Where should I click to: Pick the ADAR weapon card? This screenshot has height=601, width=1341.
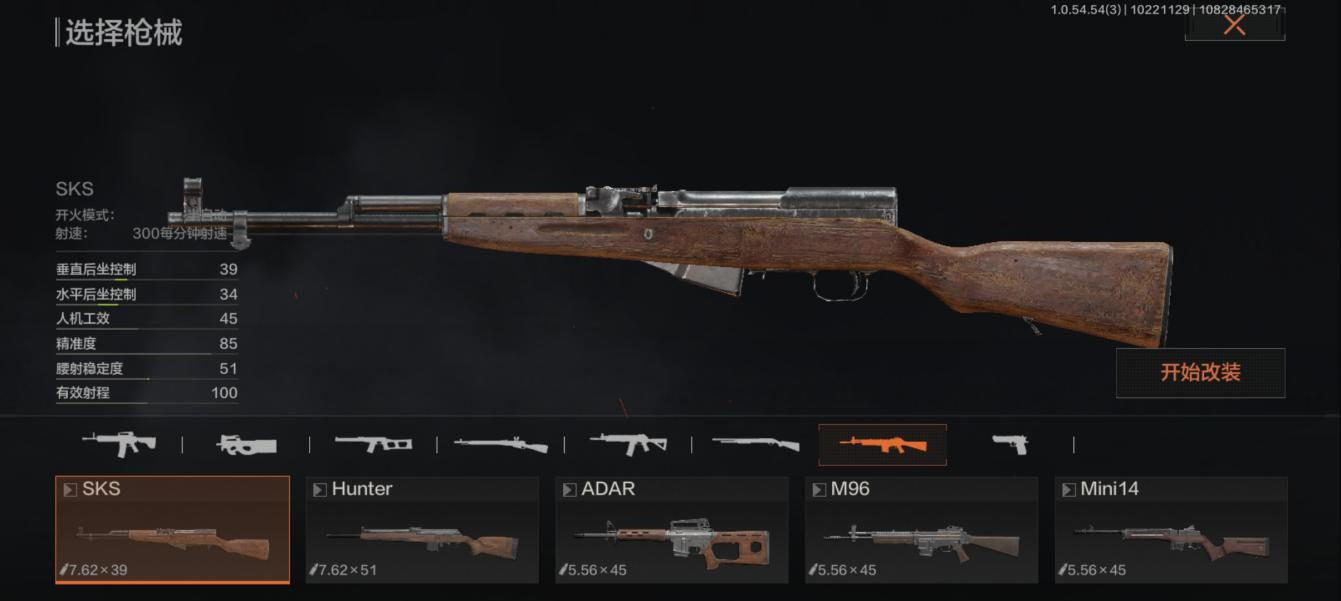tap(672, 529)
